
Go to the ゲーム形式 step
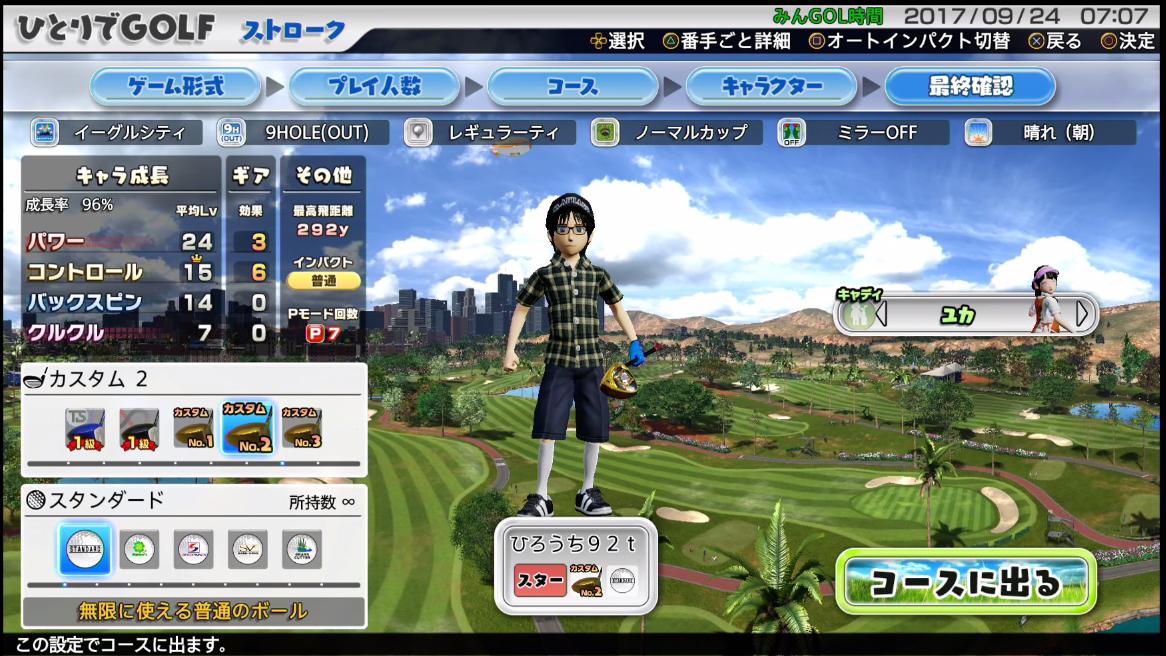[x=176, y=87]
